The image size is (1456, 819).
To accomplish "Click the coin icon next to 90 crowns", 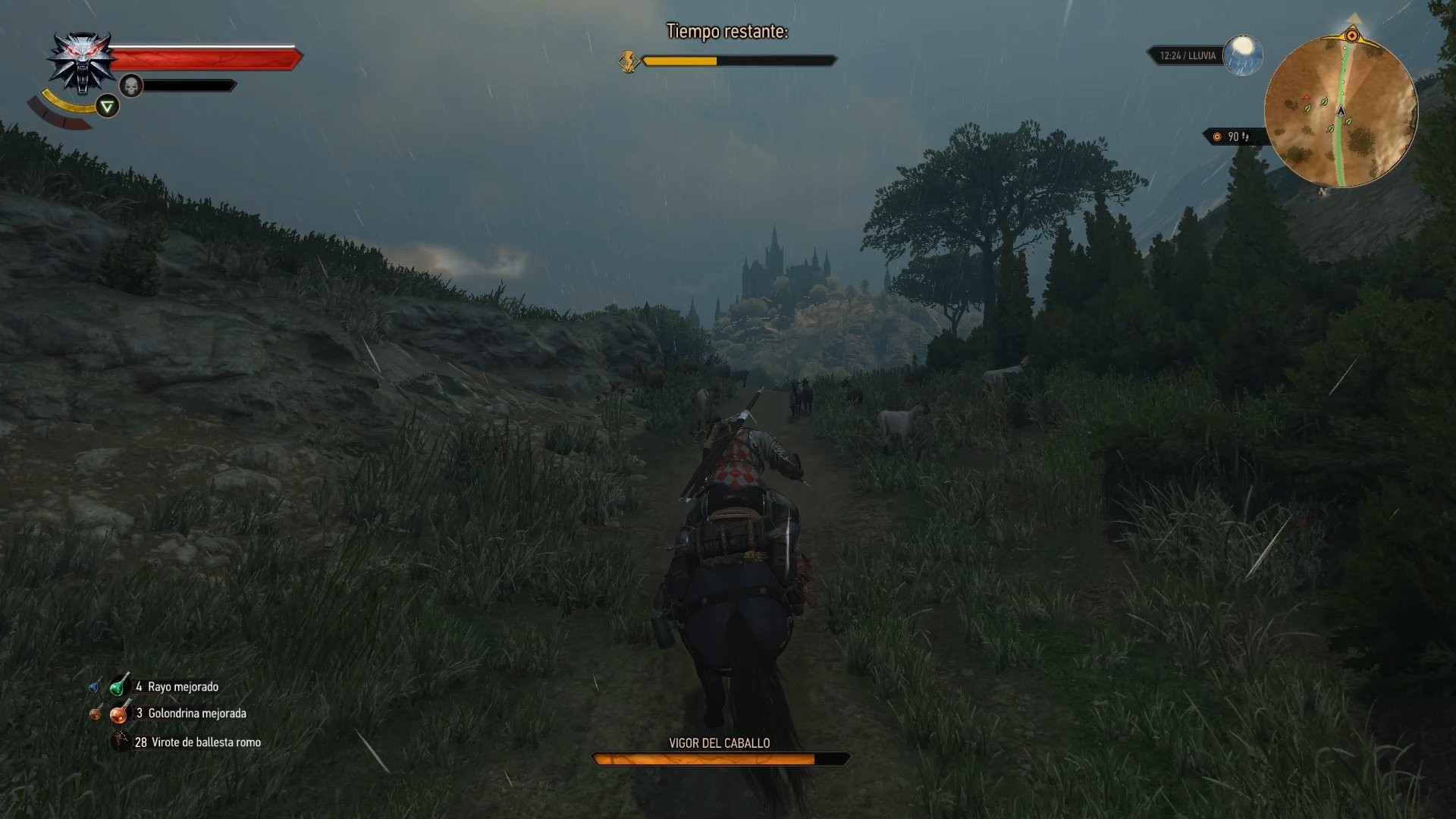I will pos(1216,136).
